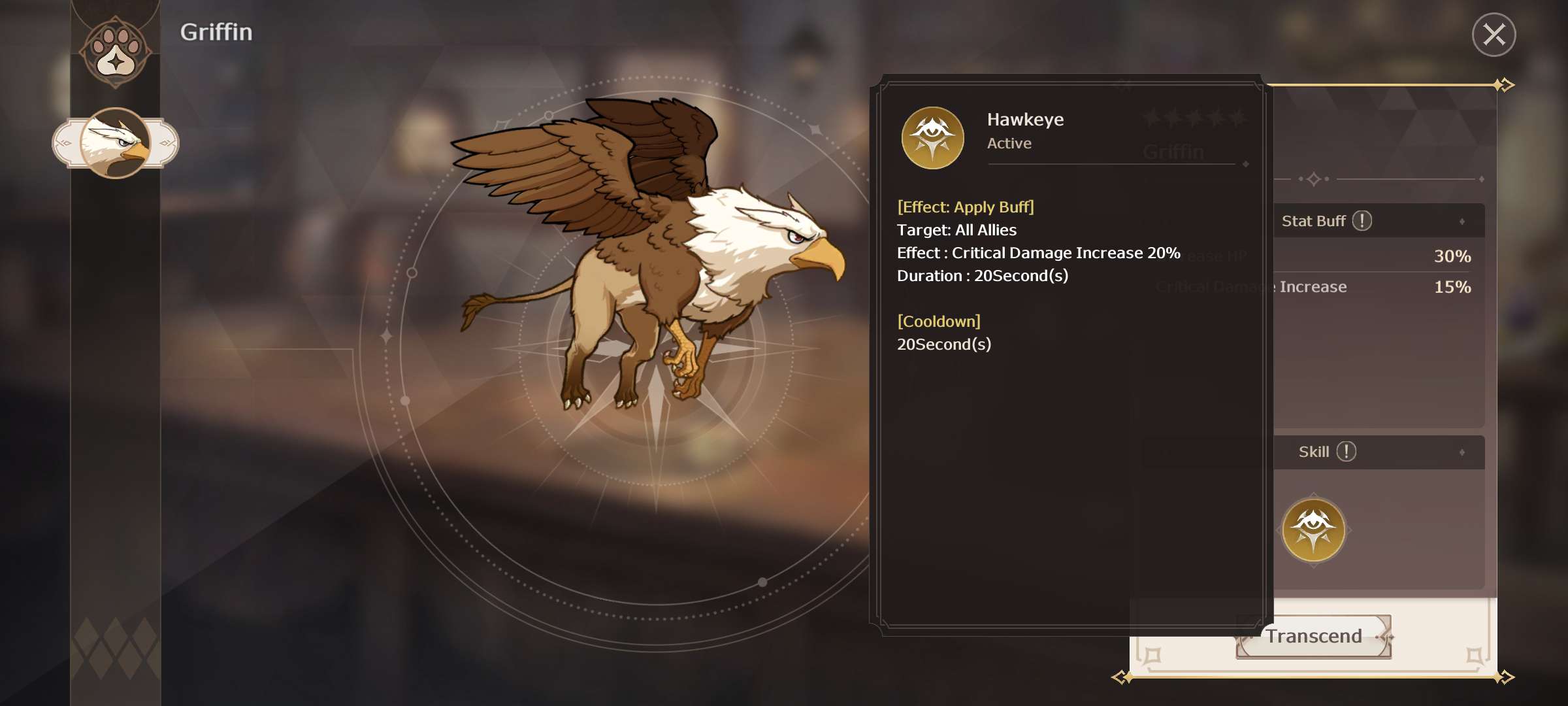The height and width of the screenshot is (706, 1568).
Task: Show the Skill info tooltip
Action: point(1347,452)
